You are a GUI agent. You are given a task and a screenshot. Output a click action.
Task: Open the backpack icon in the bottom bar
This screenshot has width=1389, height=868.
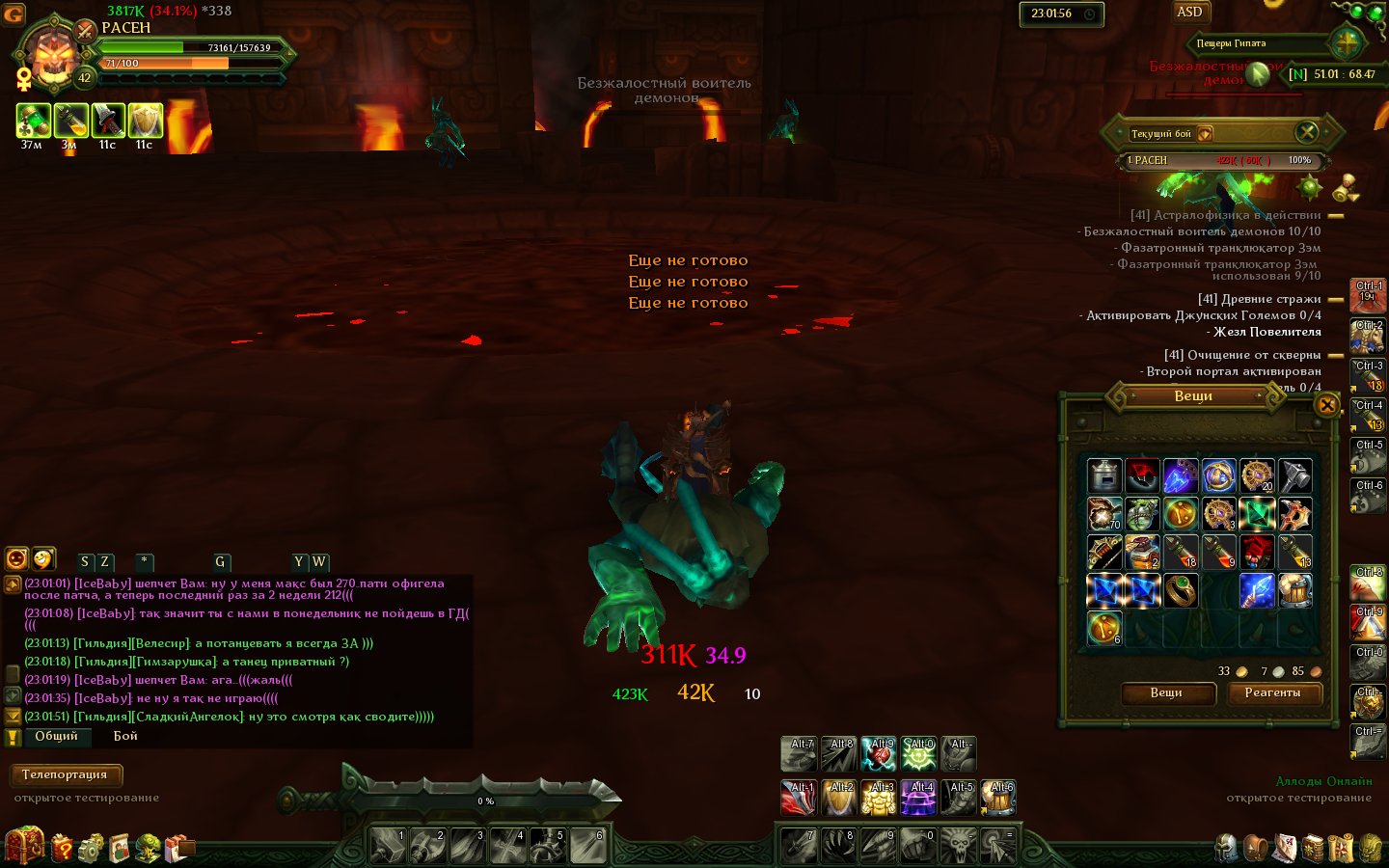click(x=1256, y=848)
